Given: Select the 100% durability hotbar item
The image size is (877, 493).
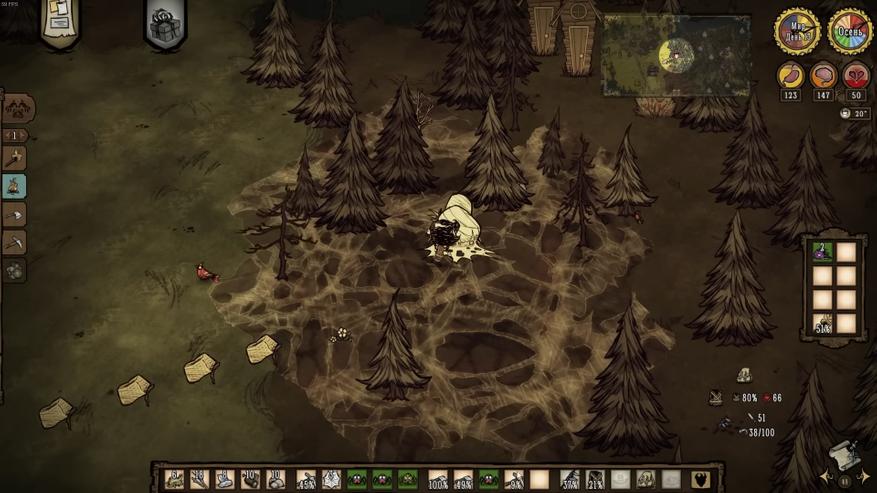Looking at the screenshot, I should click(437, 479).
